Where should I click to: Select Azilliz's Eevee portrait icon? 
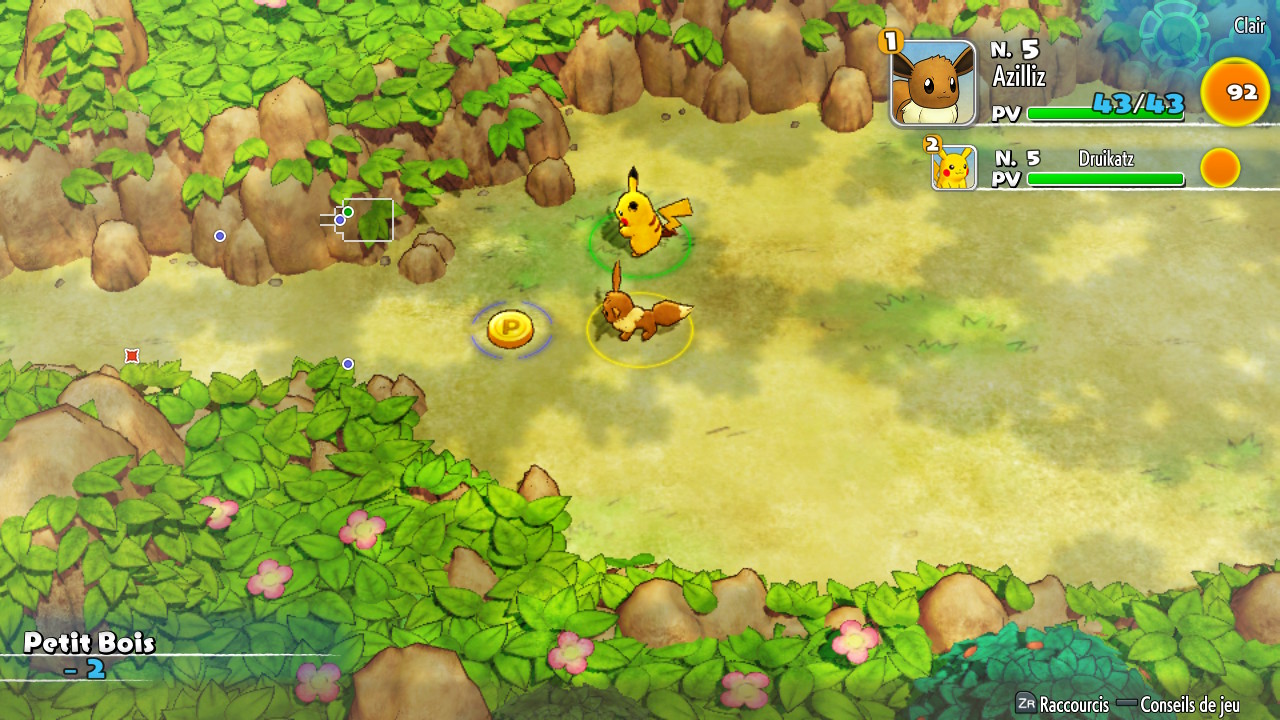(x=936, y=82)
